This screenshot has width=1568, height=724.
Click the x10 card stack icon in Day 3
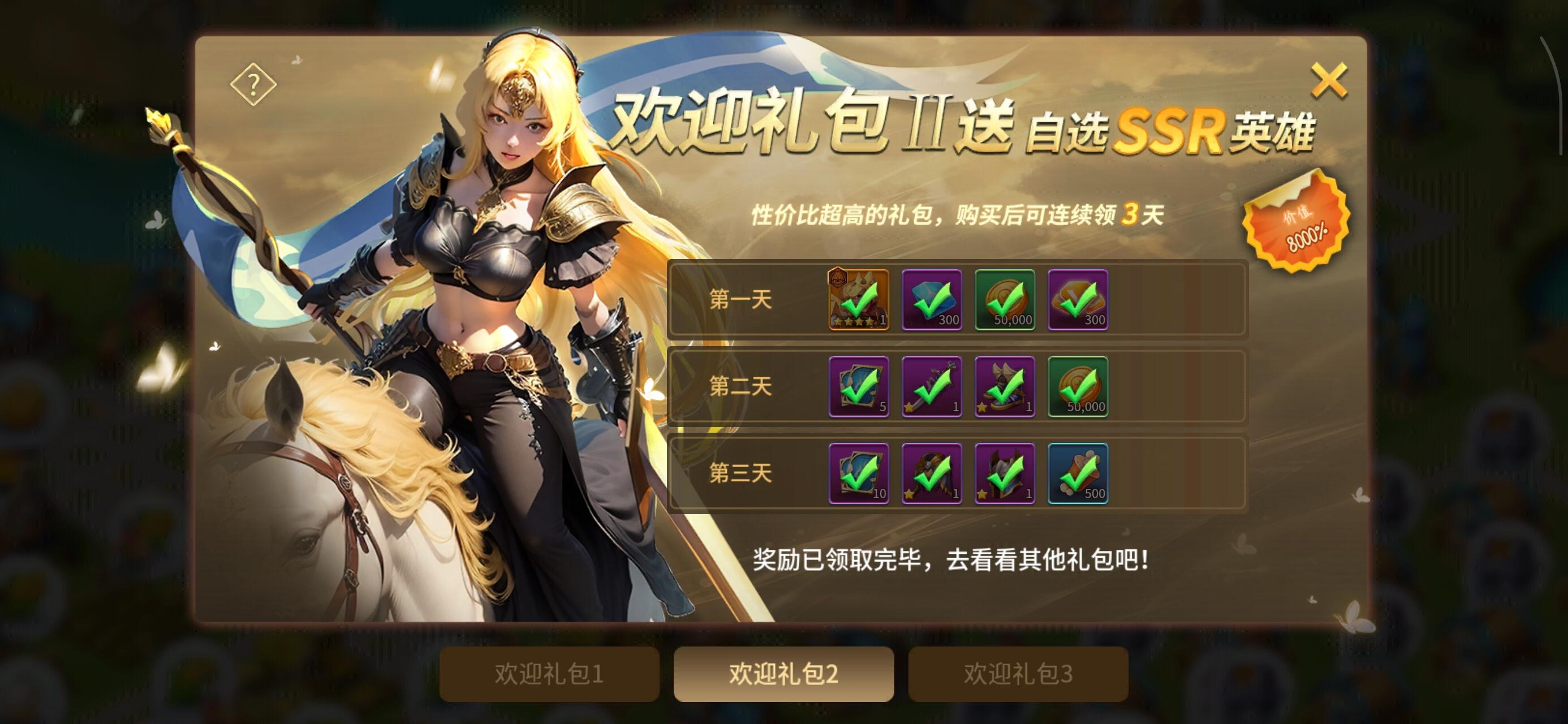click(858, 476)
